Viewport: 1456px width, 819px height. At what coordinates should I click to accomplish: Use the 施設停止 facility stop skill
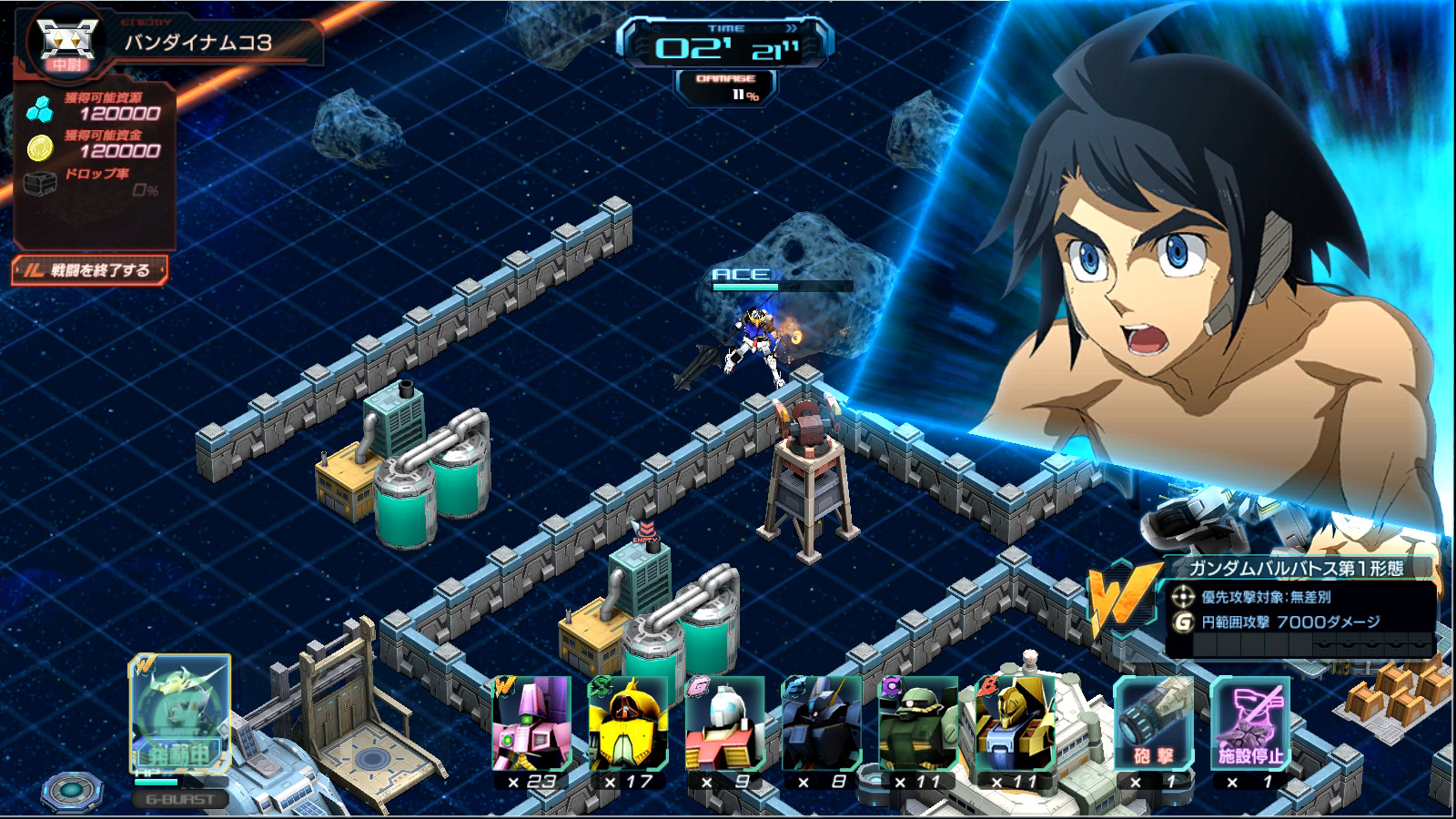tap(1250, 725)
